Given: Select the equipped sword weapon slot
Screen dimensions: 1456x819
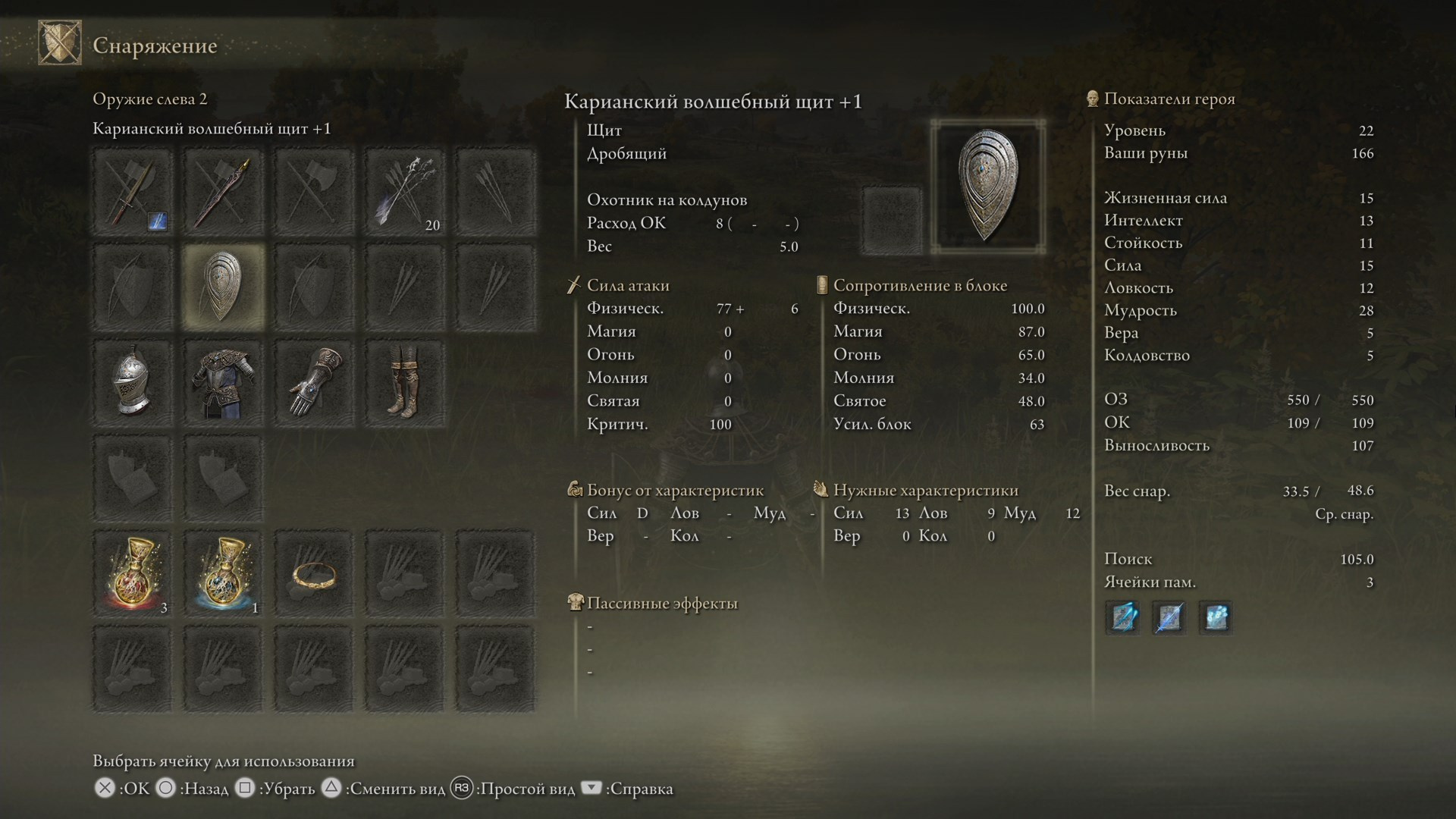Looking at the screenshot, I should pos(133,193).
